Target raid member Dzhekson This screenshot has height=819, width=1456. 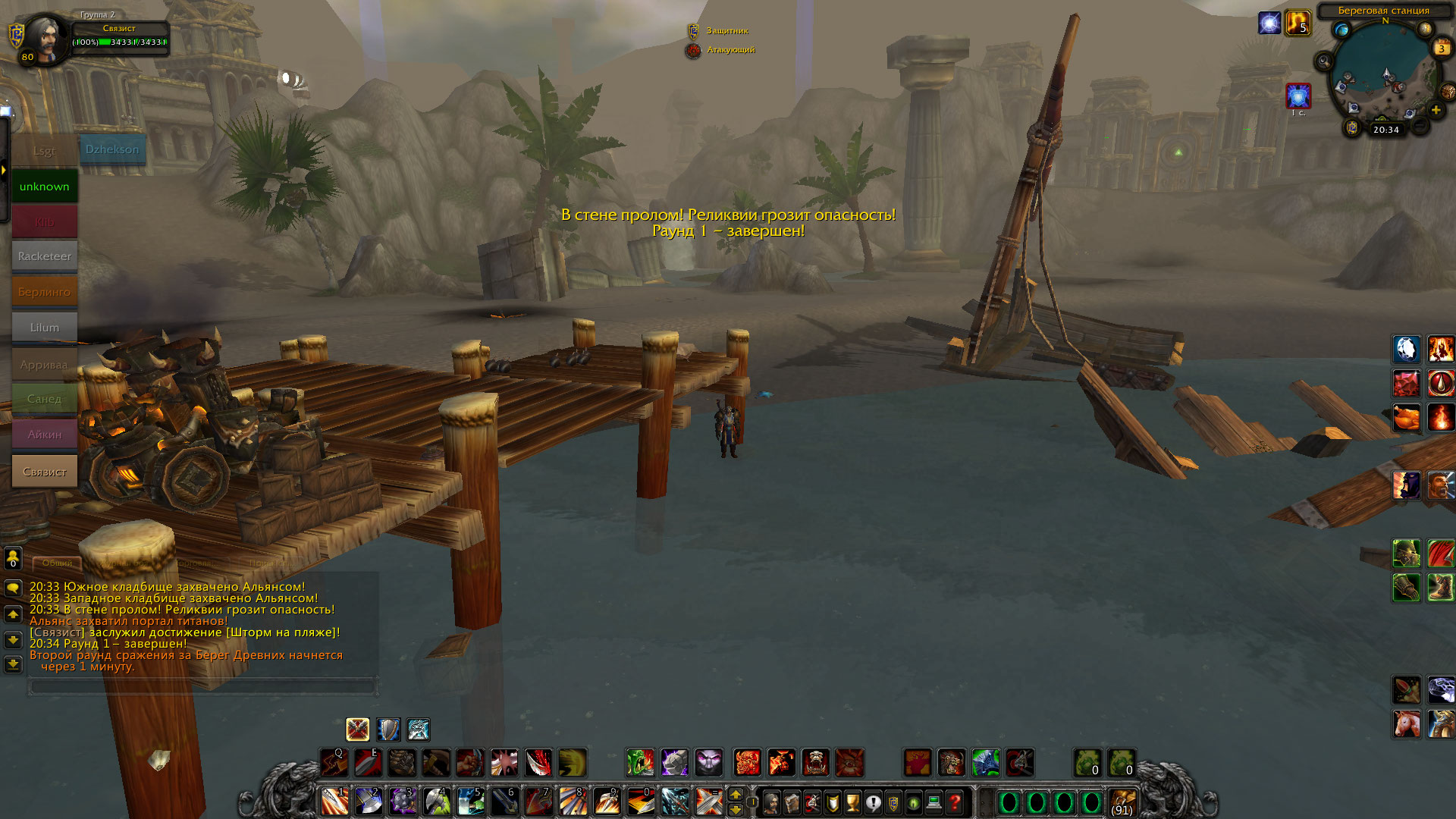coord(112,149)
